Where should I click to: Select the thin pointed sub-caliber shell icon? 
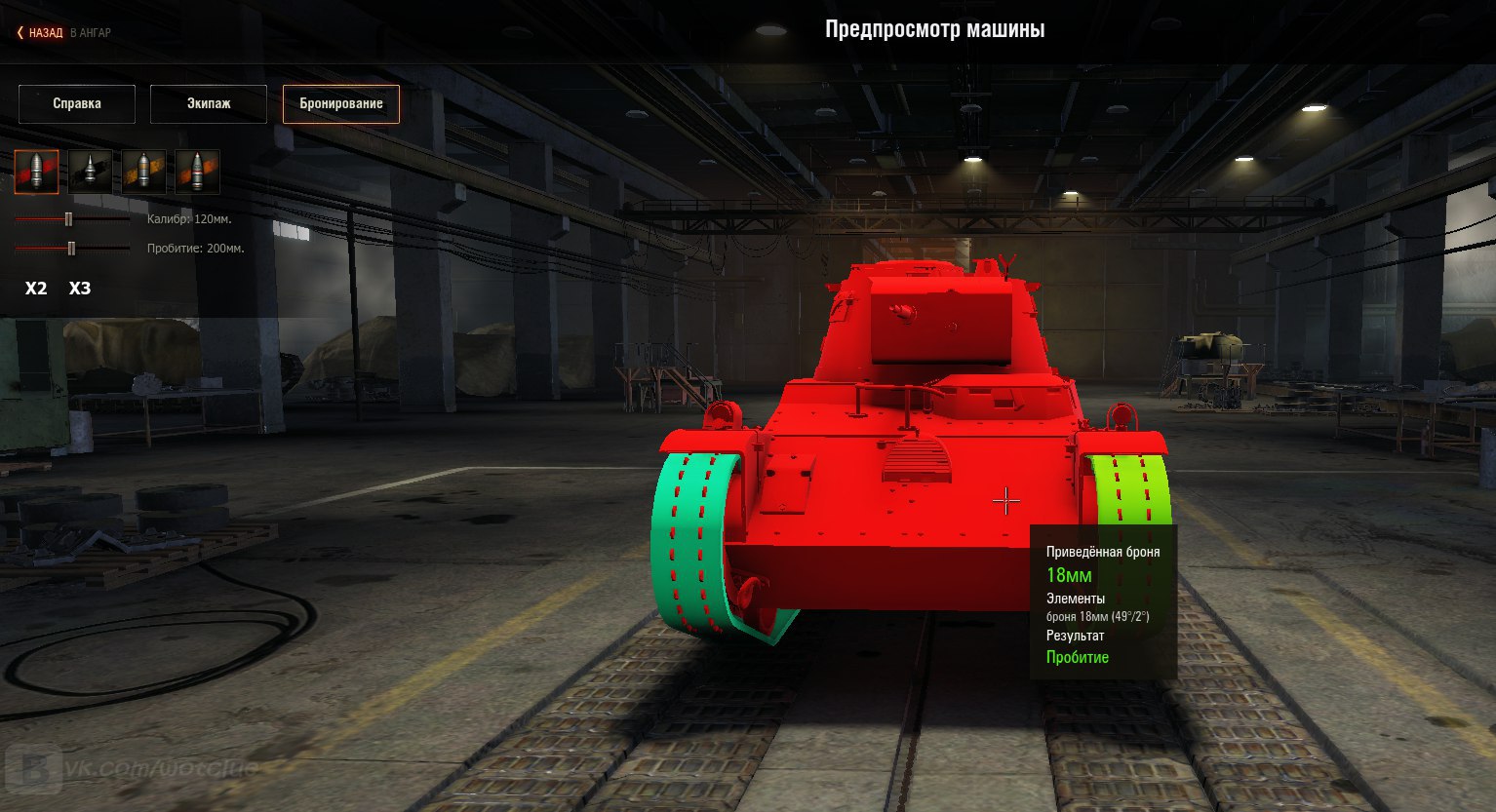pyautogui.click(x=90, y=172)
